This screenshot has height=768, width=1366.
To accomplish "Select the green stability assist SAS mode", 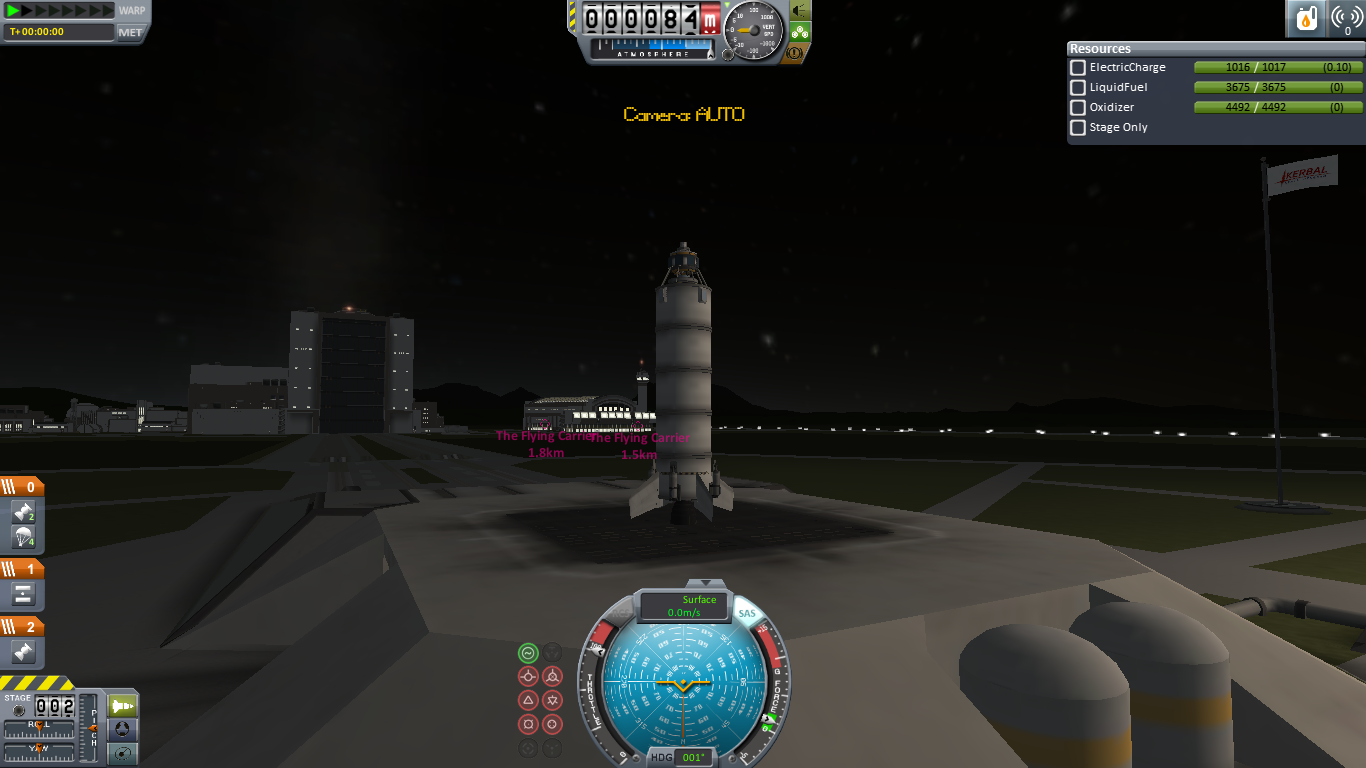I will pyautogui.click(x=528, y=653).
